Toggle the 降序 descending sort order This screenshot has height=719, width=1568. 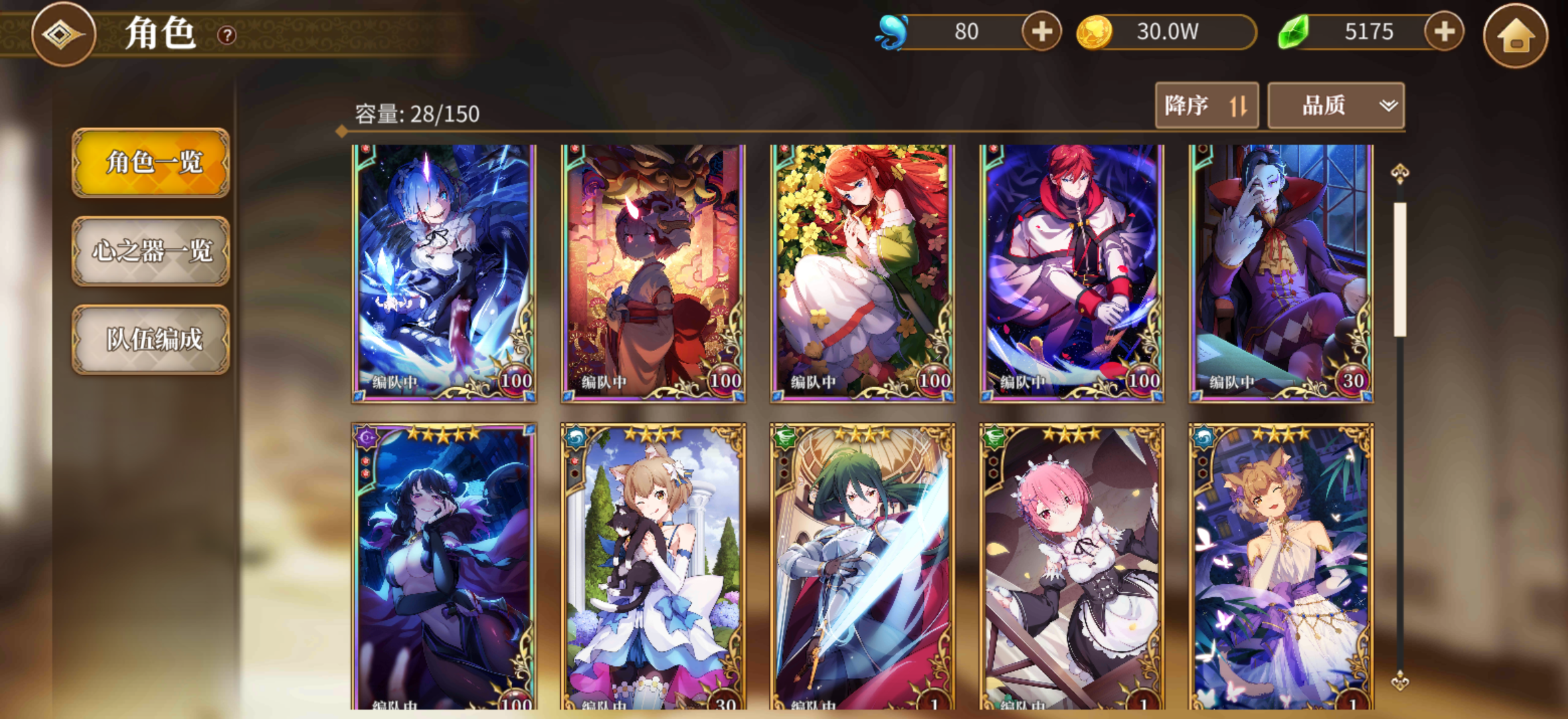(1207, 105)
